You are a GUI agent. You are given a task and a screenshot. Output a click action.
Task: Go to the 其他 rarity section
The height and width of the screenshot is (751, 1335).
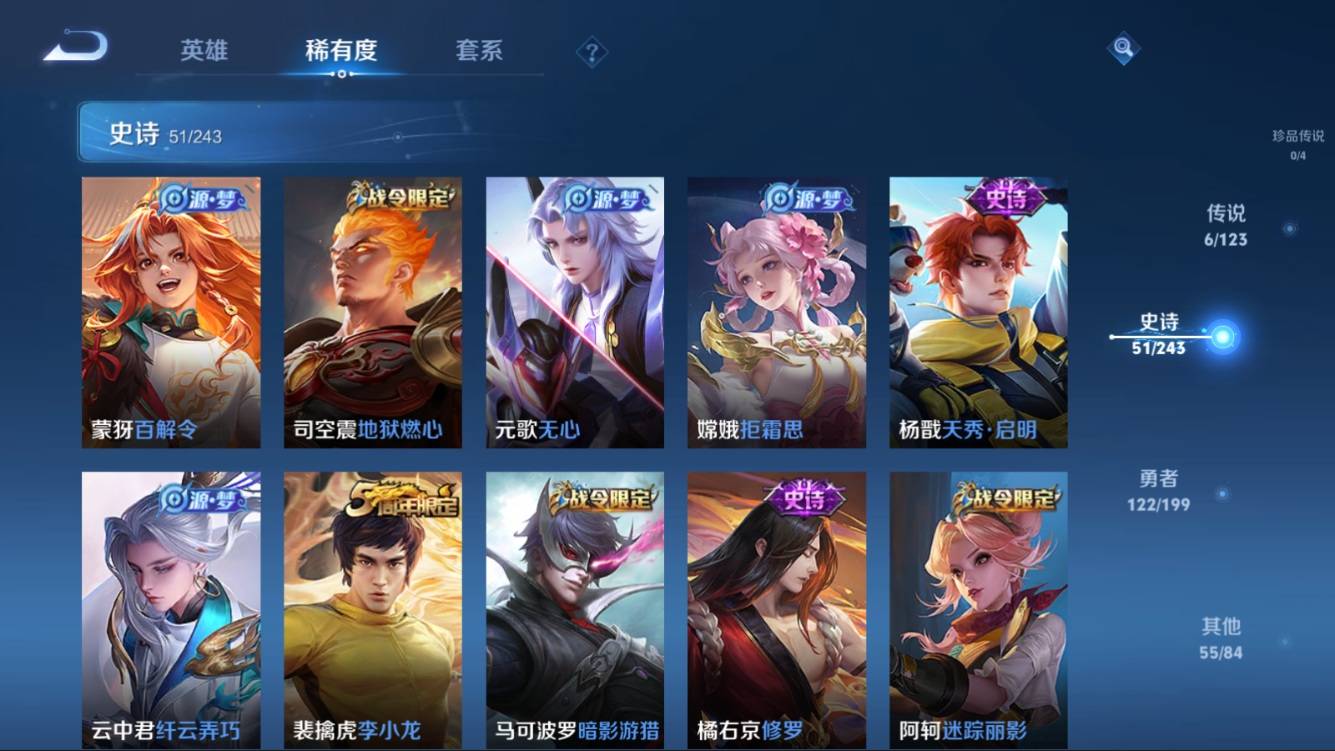coord(1221,638)
